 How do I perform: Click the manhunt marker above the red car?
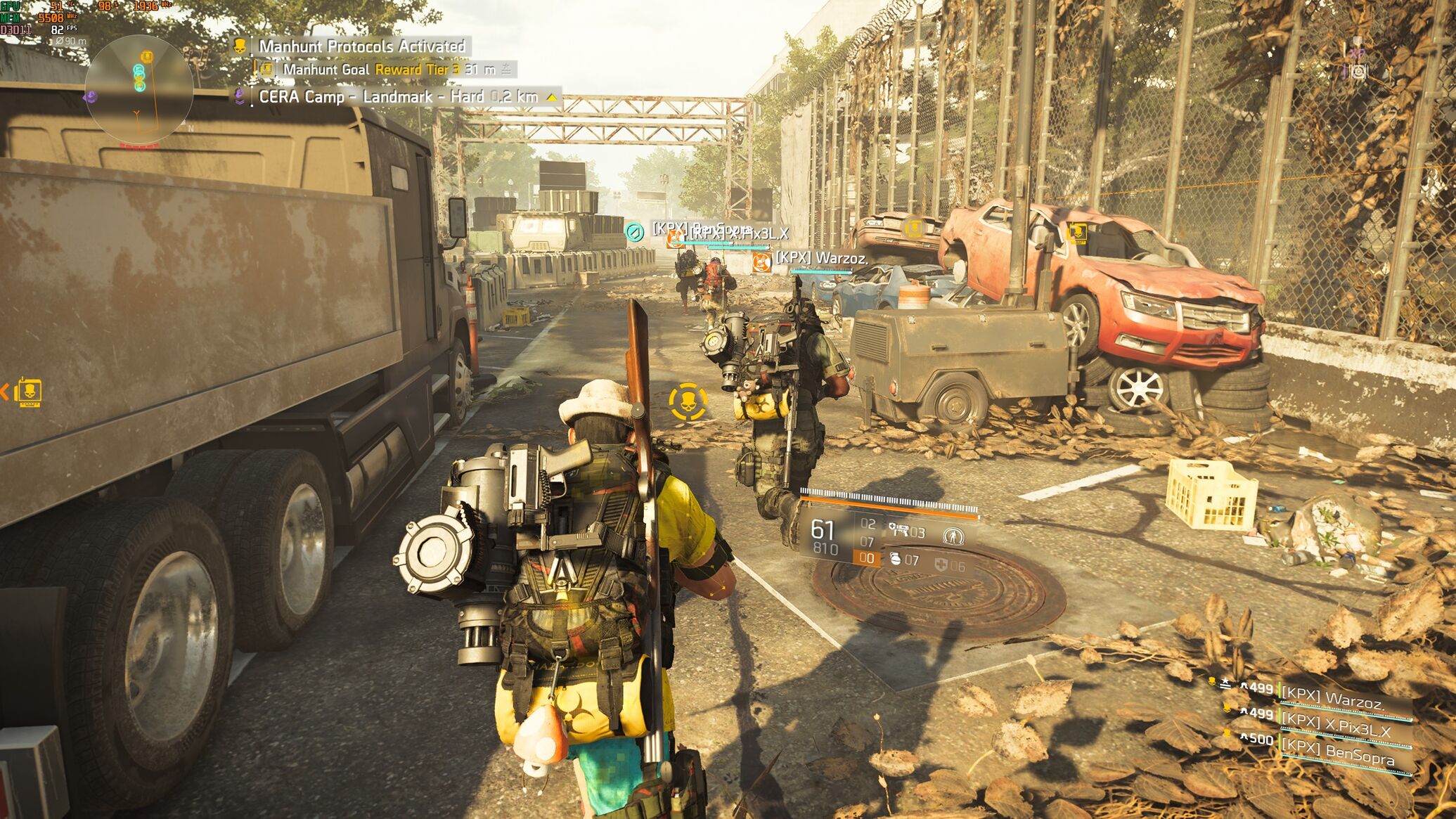pos(1076,231)
